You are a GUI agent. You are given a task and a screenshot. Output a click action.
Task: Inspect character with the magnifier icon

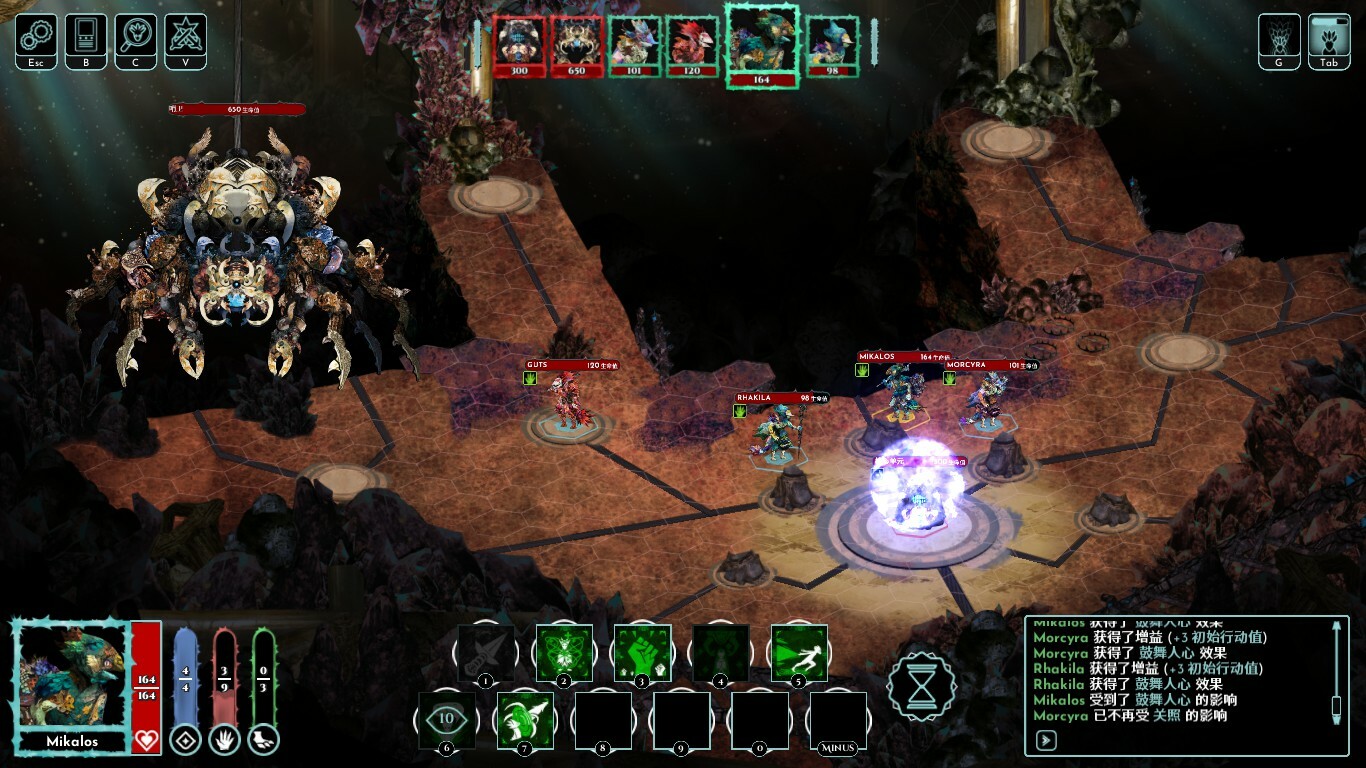(136, 37)
